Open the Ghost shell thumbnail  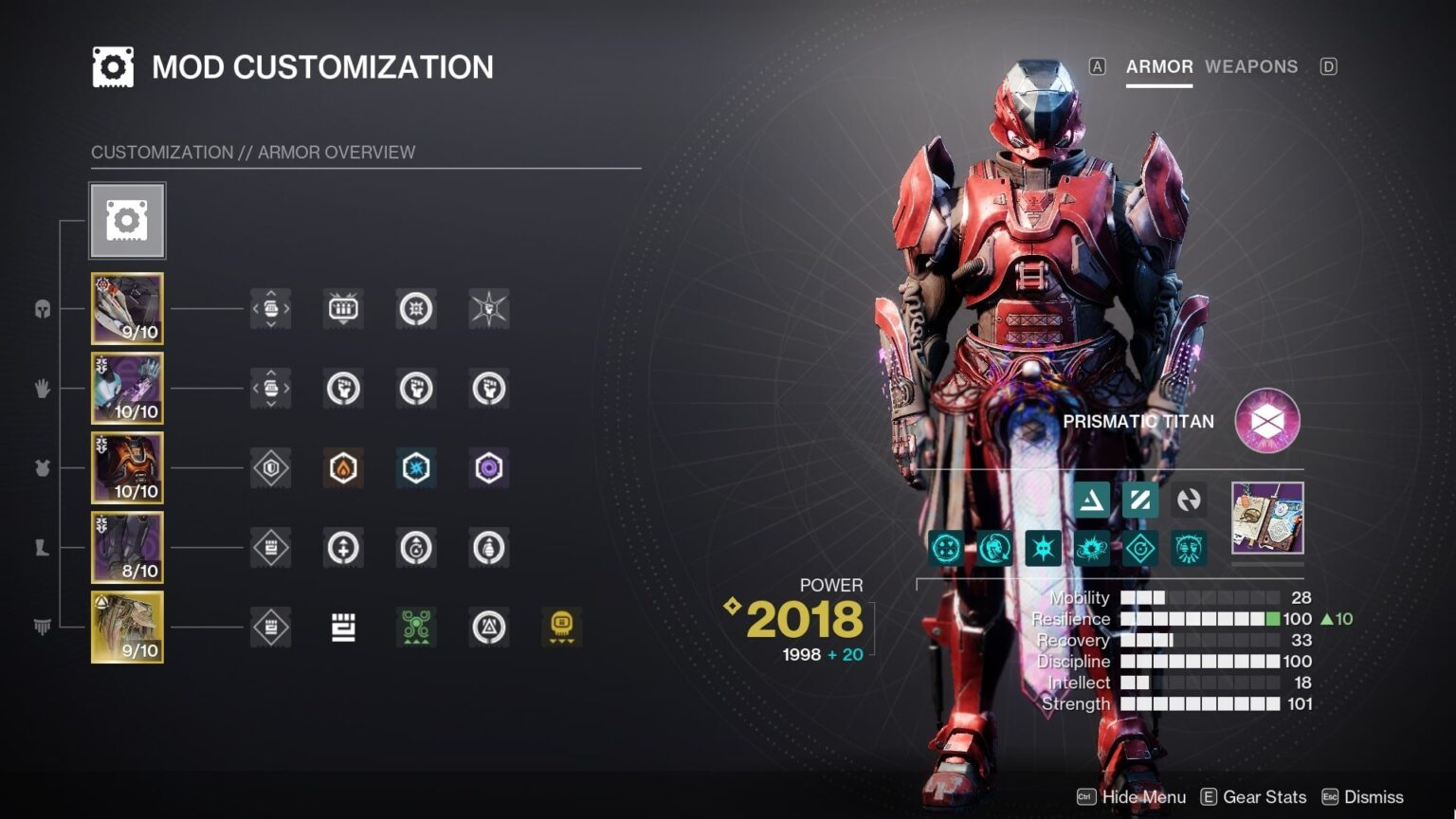pyautogui.click(x=1267, y=519)
